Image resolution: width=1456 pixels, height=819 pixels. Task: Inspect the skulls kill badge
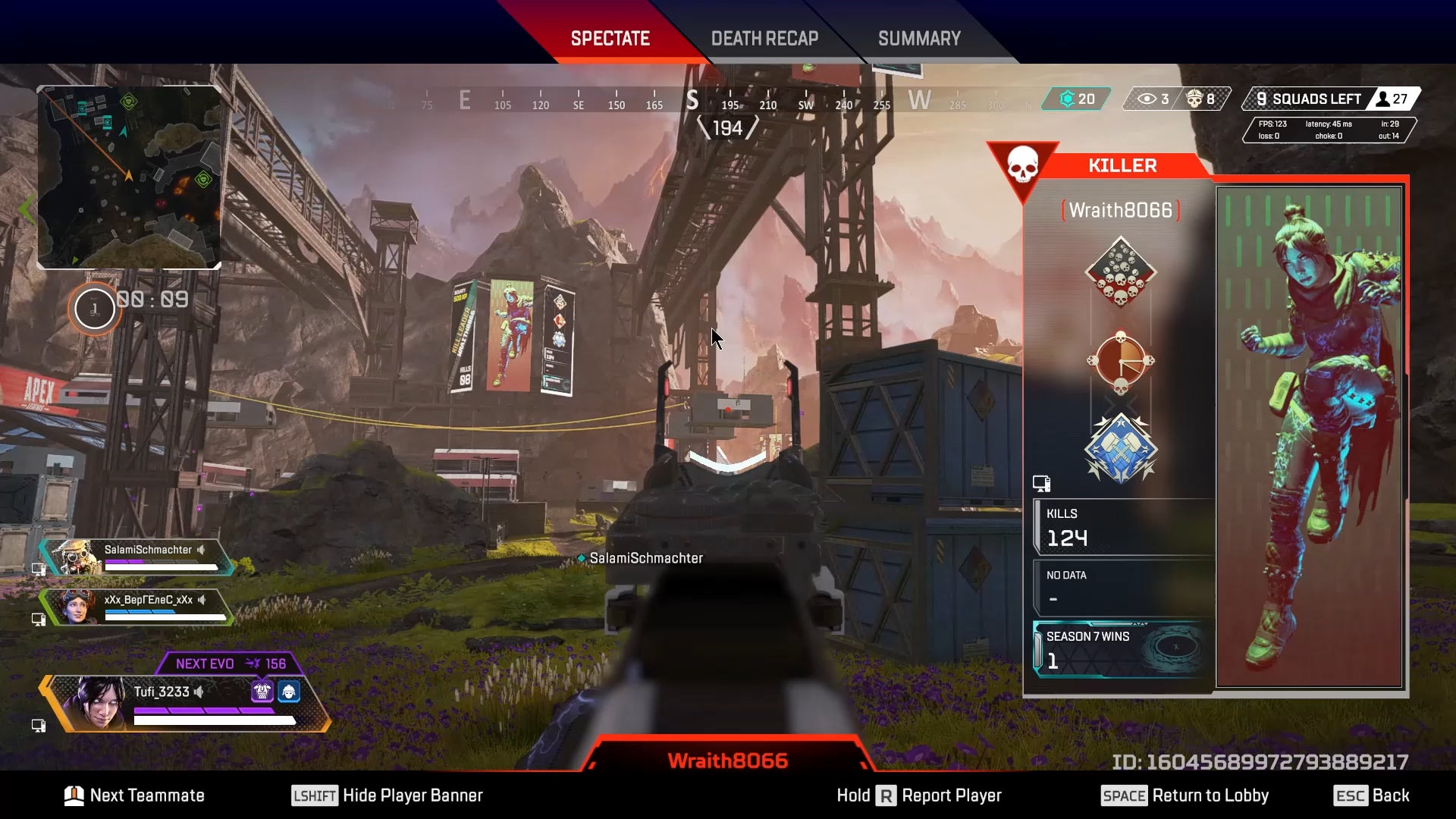(x=1120, y=271)
